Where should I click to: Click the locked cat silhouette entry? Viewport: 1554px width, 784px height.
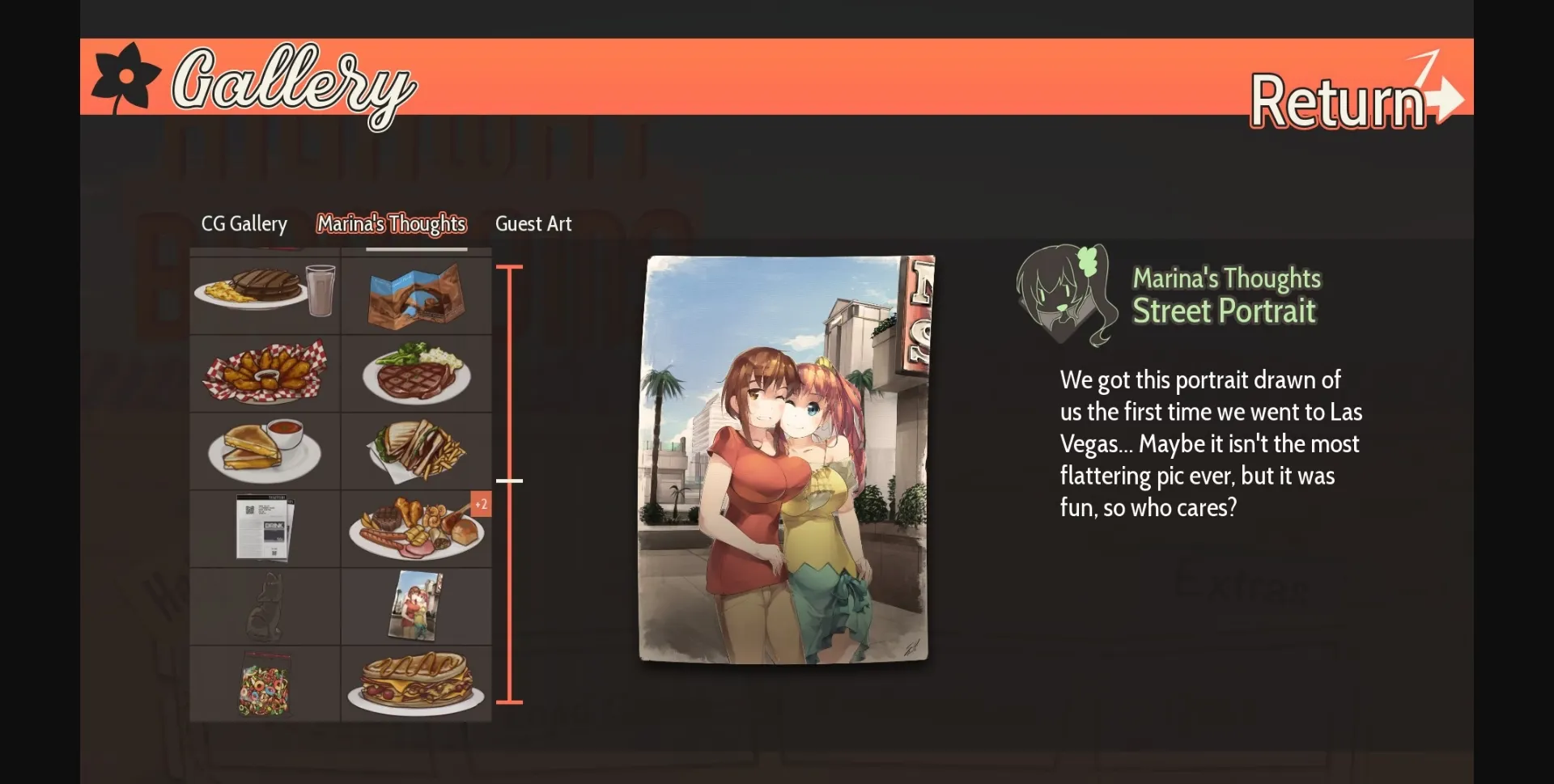[264, 606]
